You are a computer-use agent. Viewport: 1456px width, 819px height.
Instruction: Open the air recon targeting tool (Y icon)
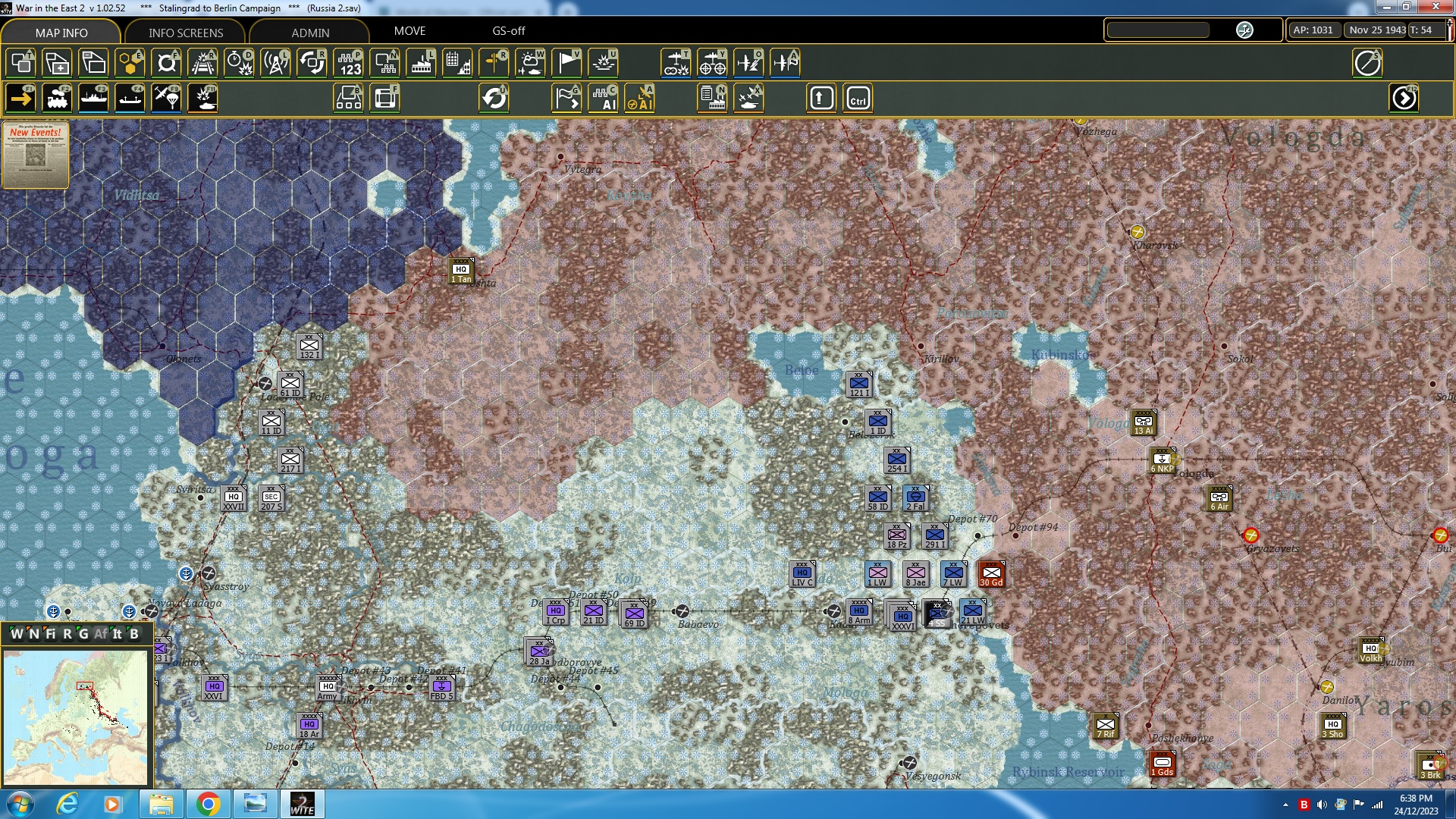(713, 63)
